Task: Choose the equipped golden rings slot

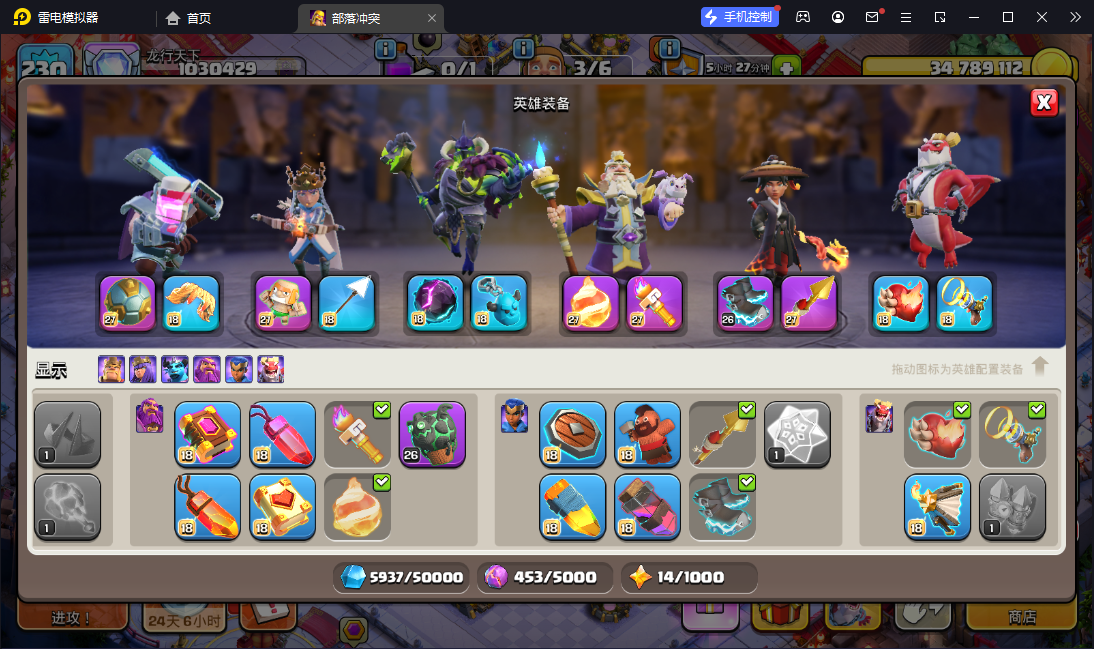Action: click(x=964, y=302)
